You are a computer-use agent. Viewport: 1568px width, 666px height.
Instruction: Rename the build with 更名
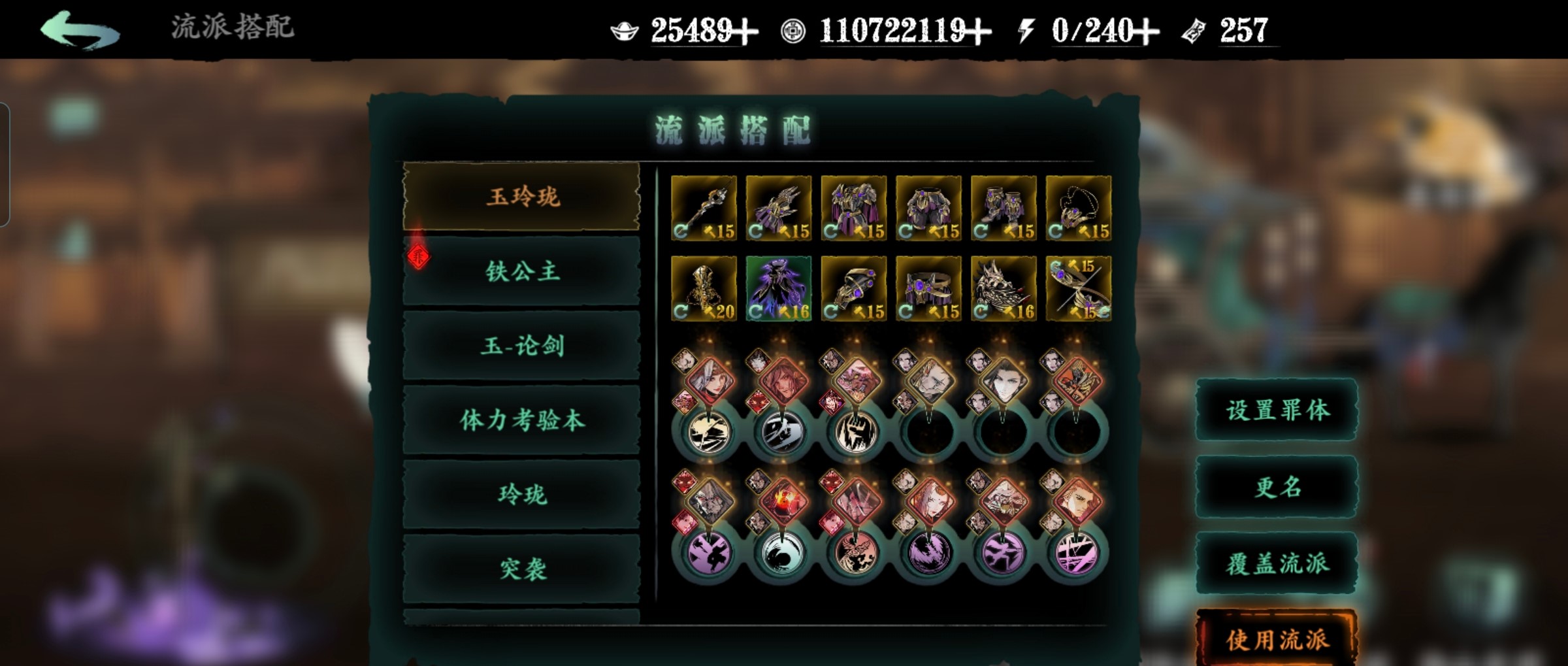pyautogui.click(x=1277, y=487)
